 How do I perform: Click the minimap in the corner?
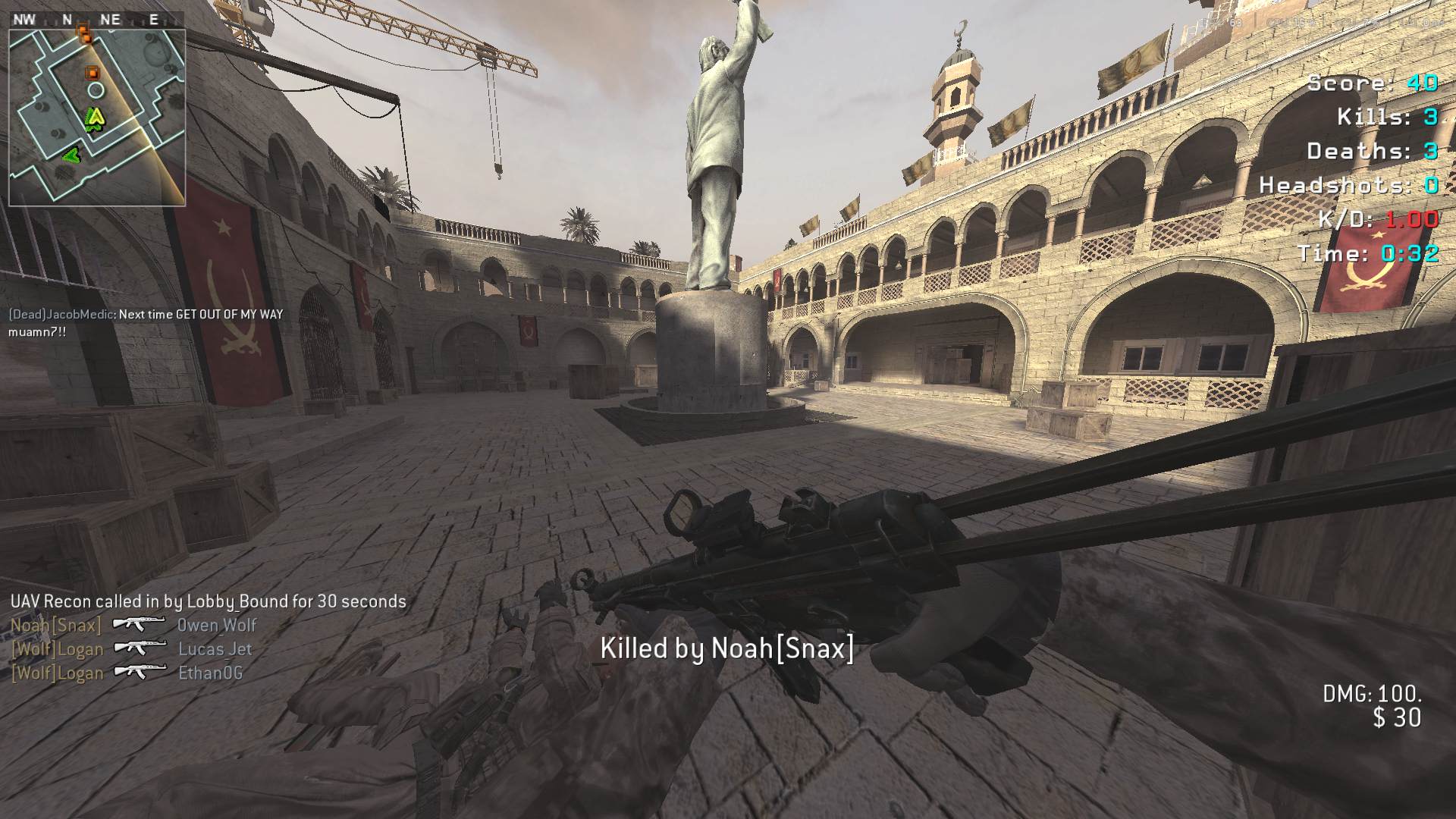click(x=97, y=118)
